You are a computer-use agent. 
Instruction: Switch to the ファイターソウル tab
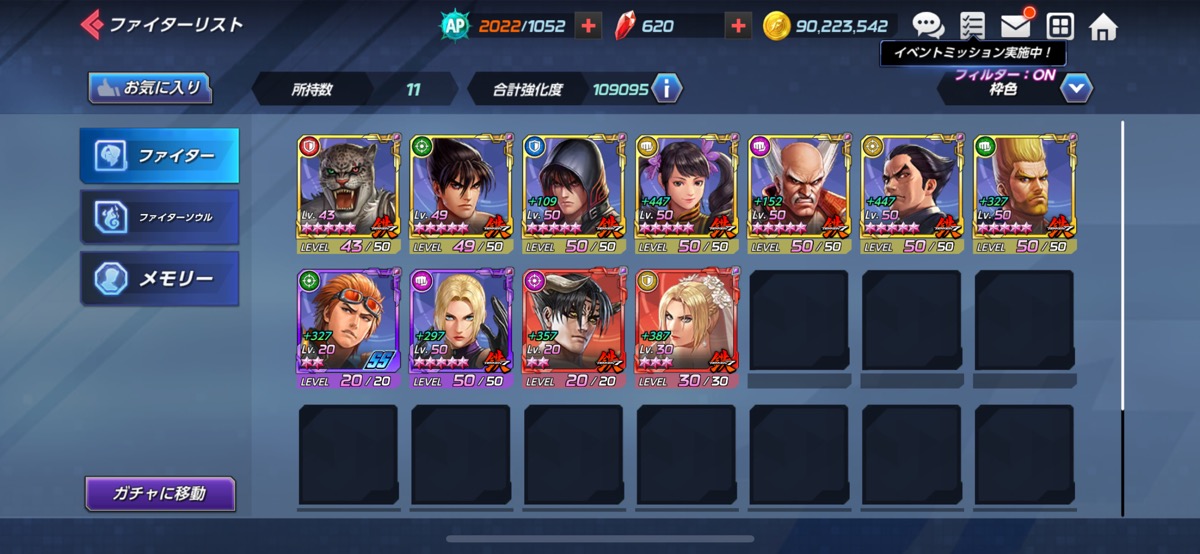point(160,216)
